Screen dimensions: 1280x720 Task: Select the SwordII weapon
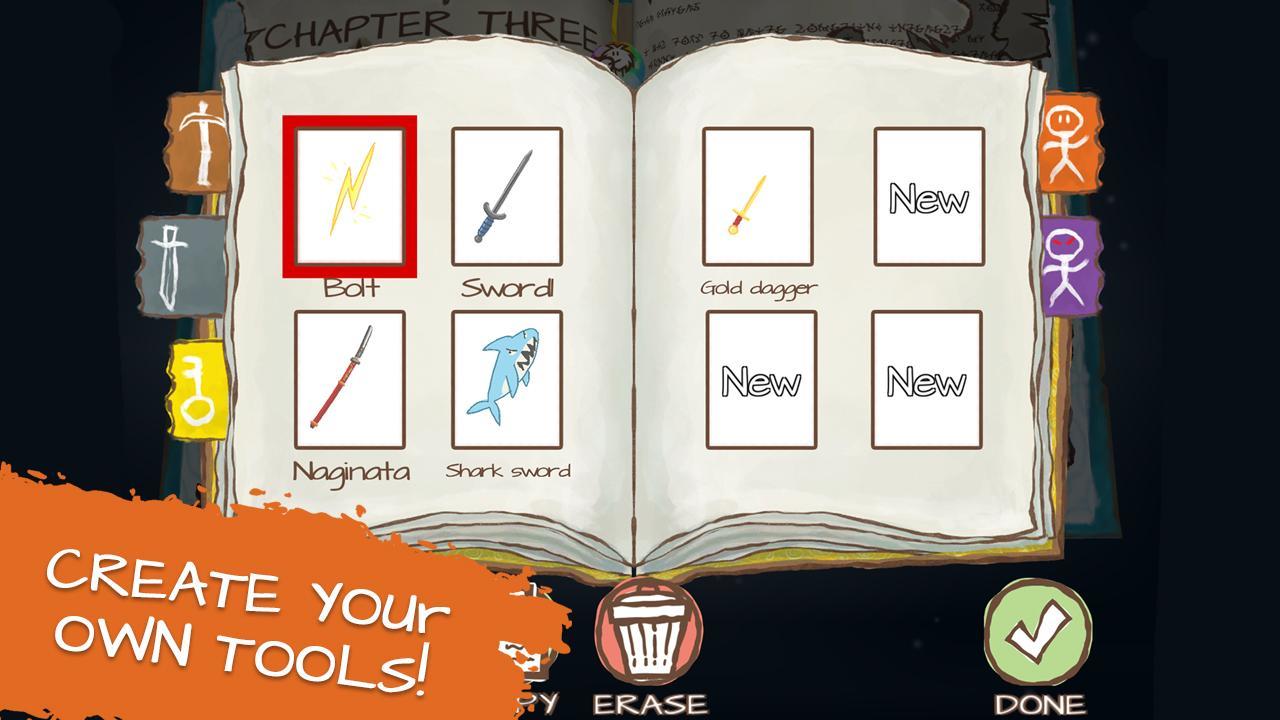click(x=506, y=196)
